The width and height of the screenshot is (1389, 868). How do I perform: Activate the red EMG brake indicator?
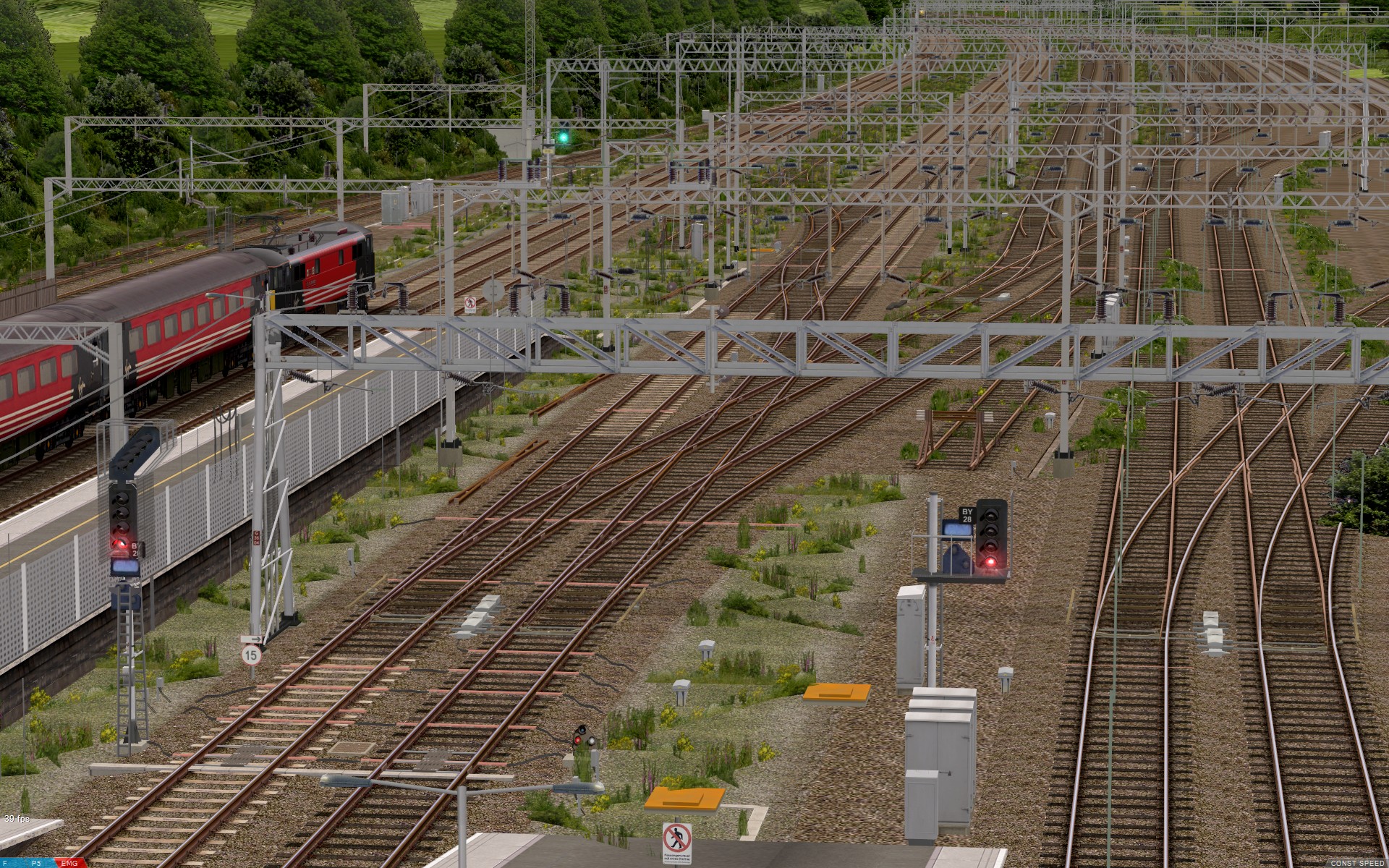click(70, 863)
